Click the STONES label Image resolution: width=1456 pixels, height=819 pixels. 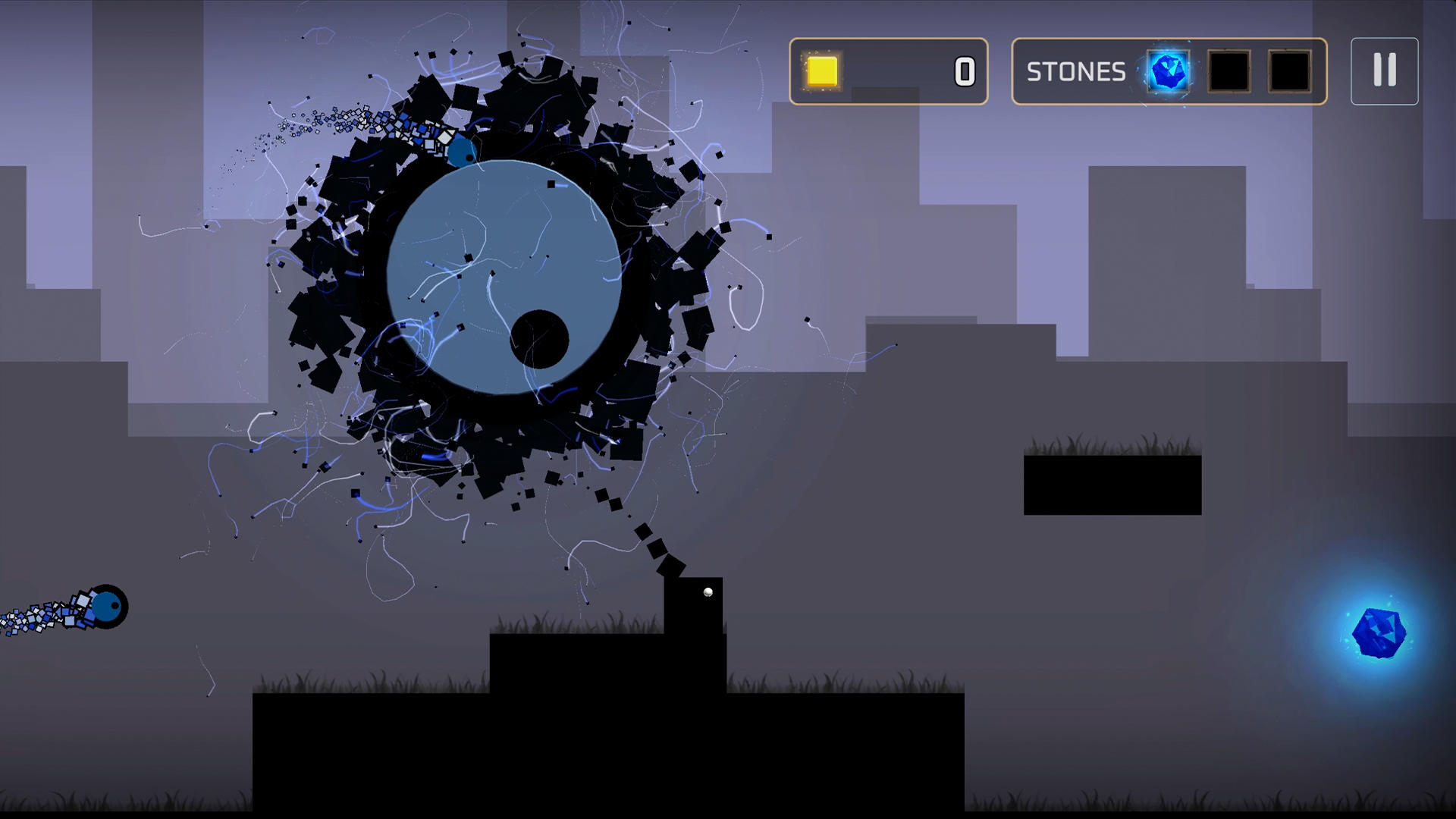[x=1076, y=72]
